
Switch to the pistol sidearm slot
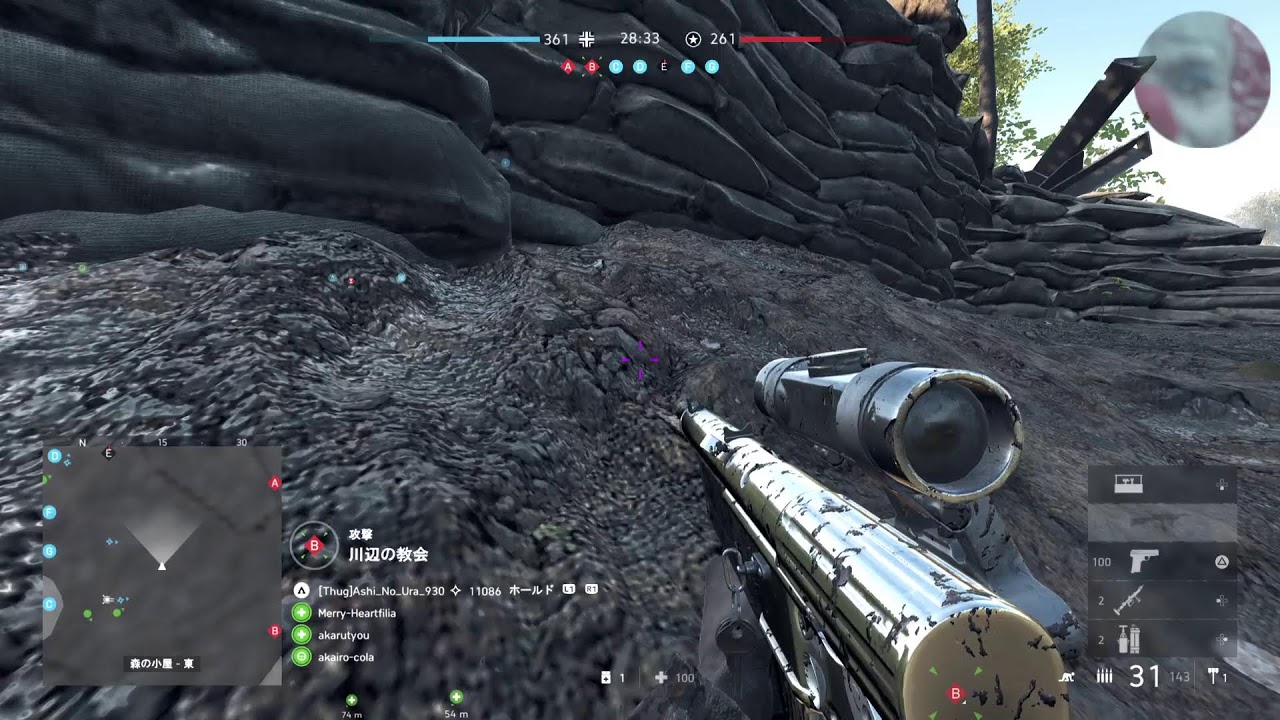pyautogui.click(x=1162, y=562)
